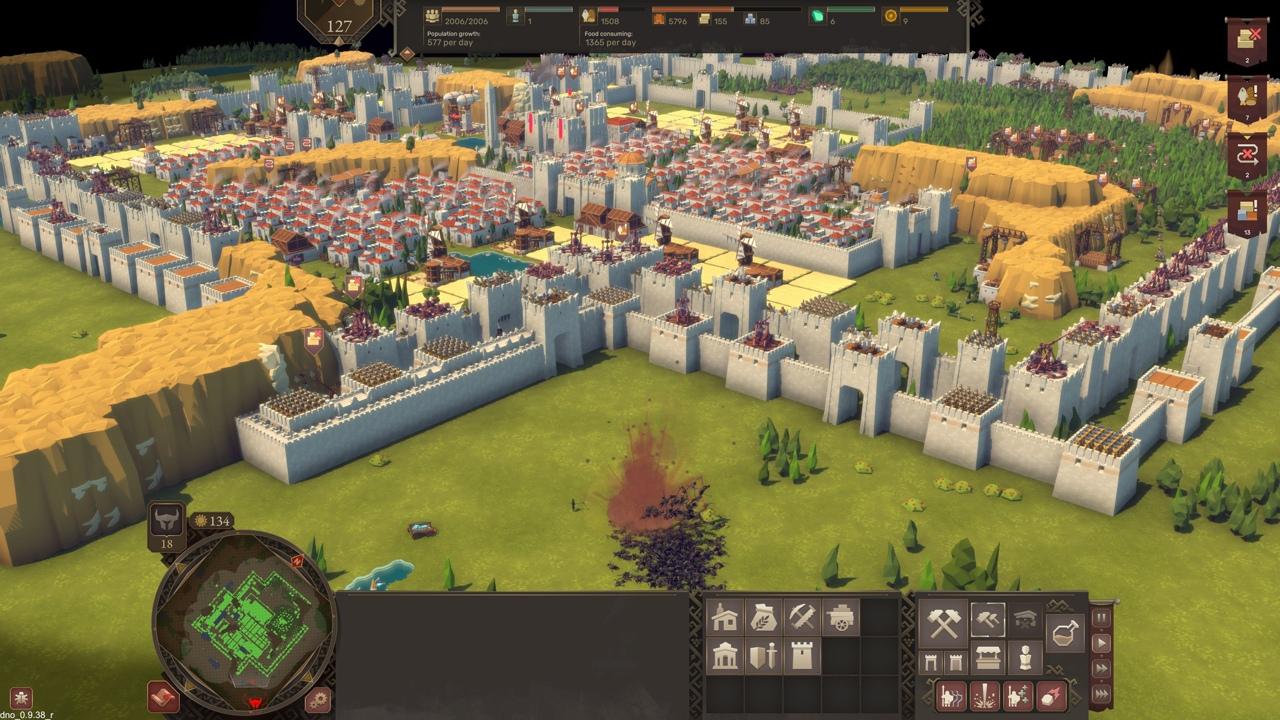Screen dimensions: 1280x720
Task: Activate the ground impact burst ability
Action: coord(985,695)
